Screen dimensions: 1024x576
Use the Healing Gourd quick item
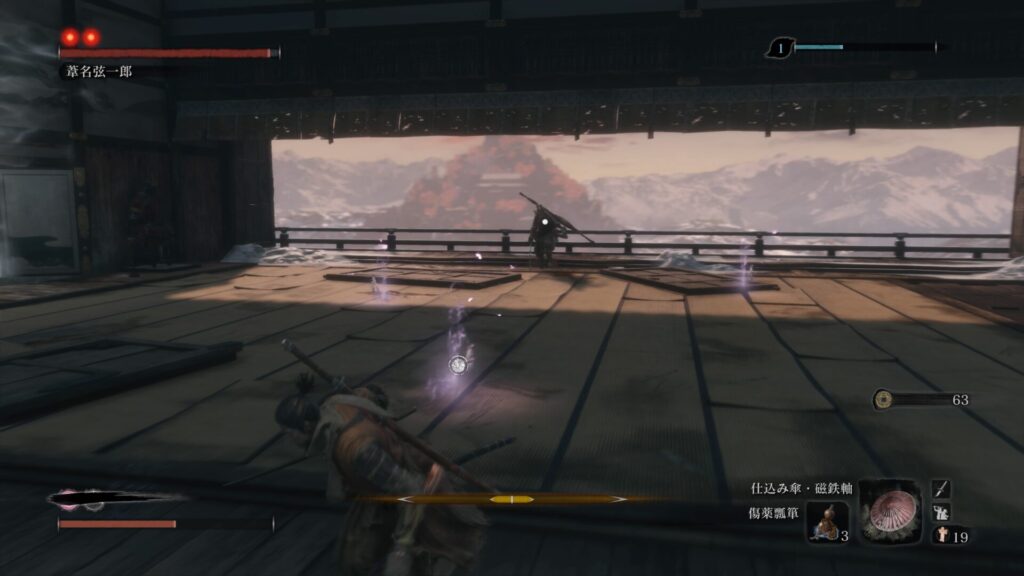(x=827, y=522)
